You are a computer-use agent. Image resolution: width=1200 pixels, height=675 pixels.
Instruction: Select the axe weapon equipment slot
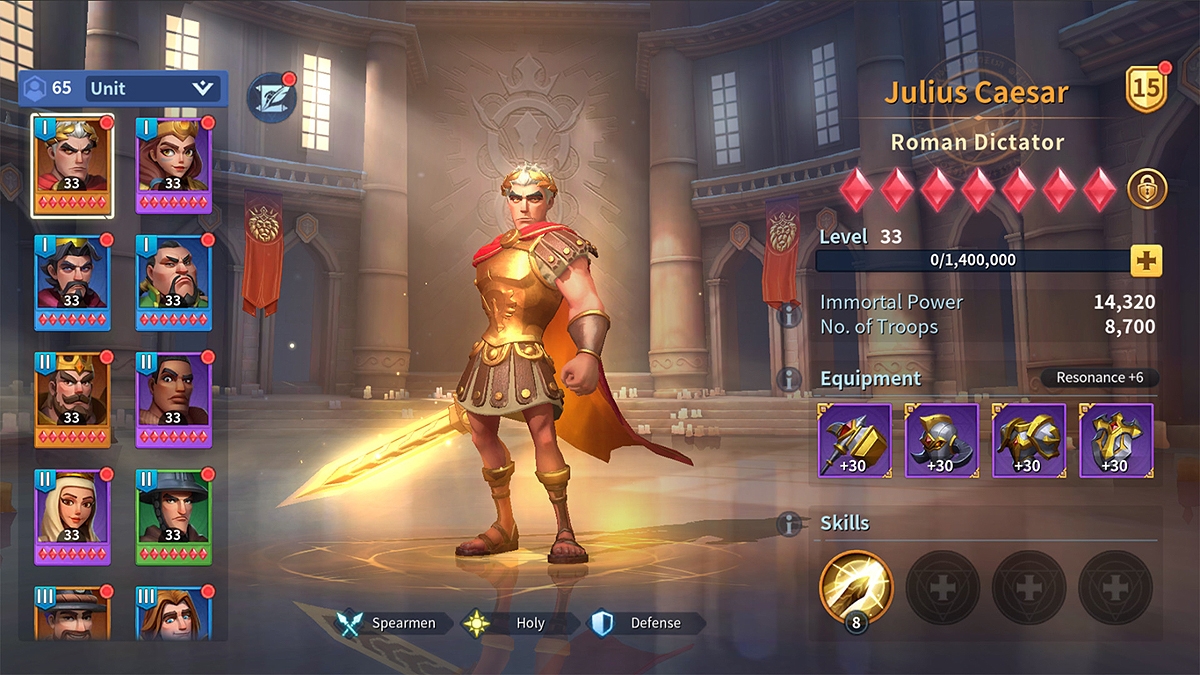[x=855, y=440]
